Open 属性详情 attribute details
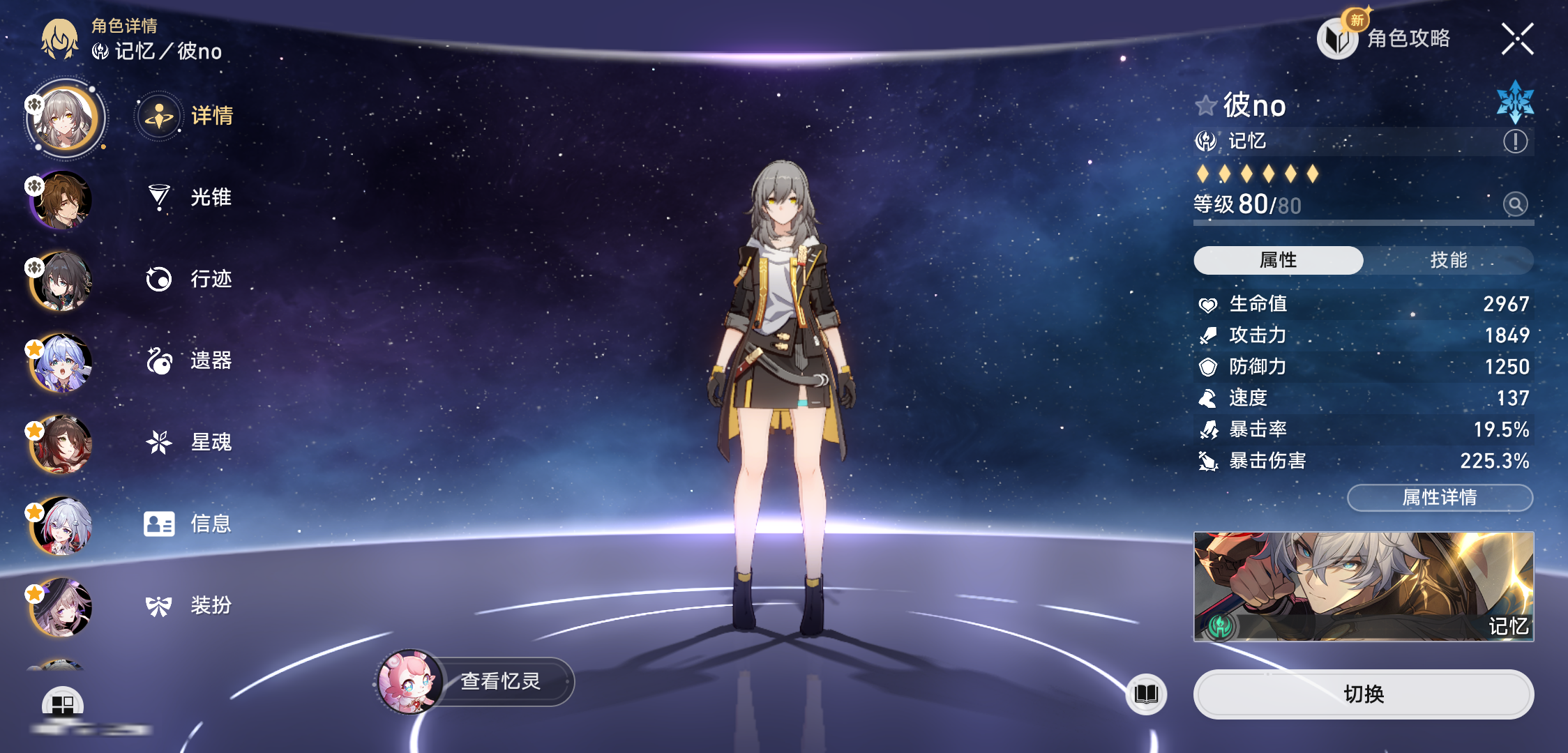The width and height of the screenshot is (1568, 753). pos(1440,497)
